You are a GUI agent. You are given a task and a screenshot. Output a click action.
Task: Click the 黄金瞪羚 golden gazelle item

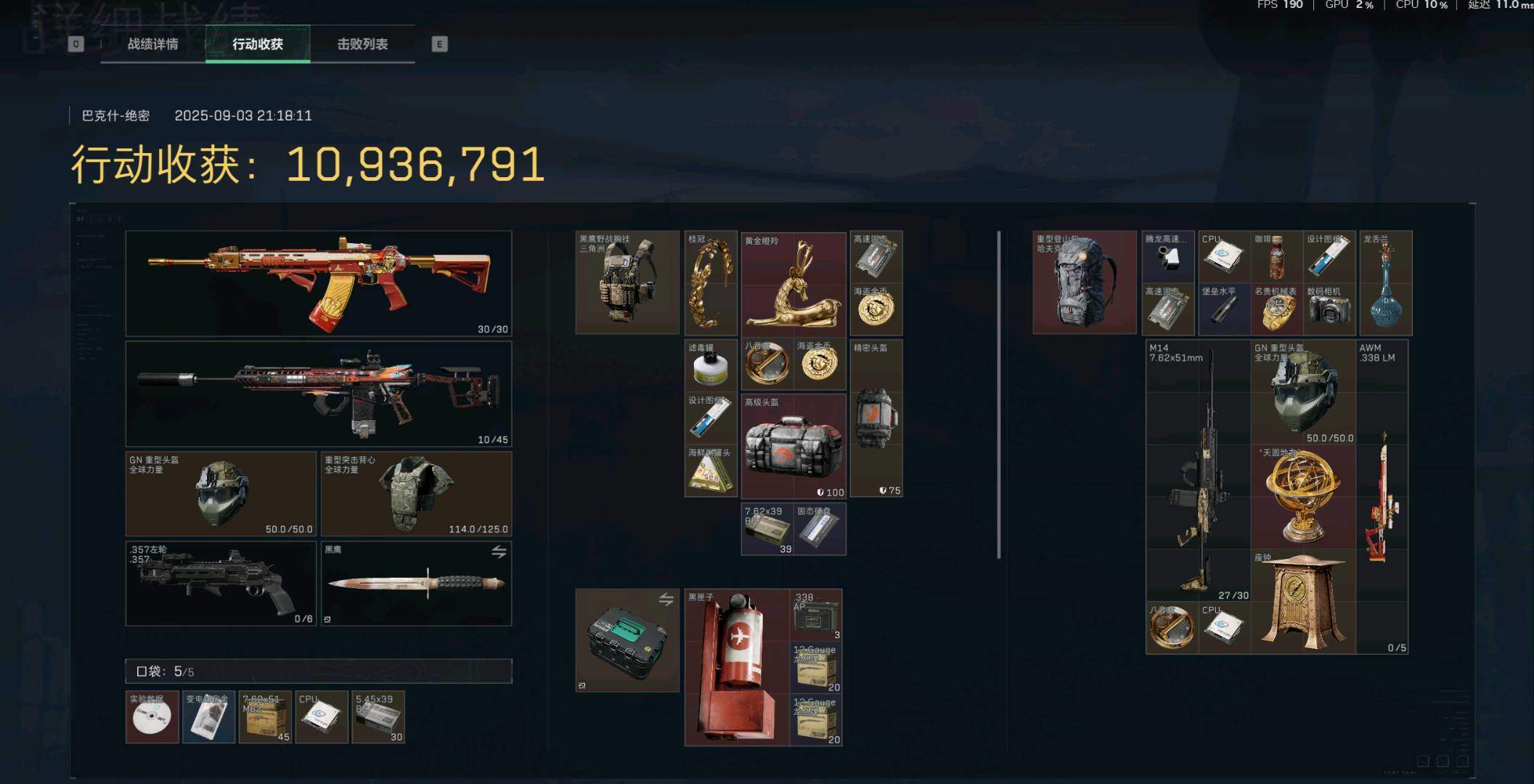click(x=793, y=284)
